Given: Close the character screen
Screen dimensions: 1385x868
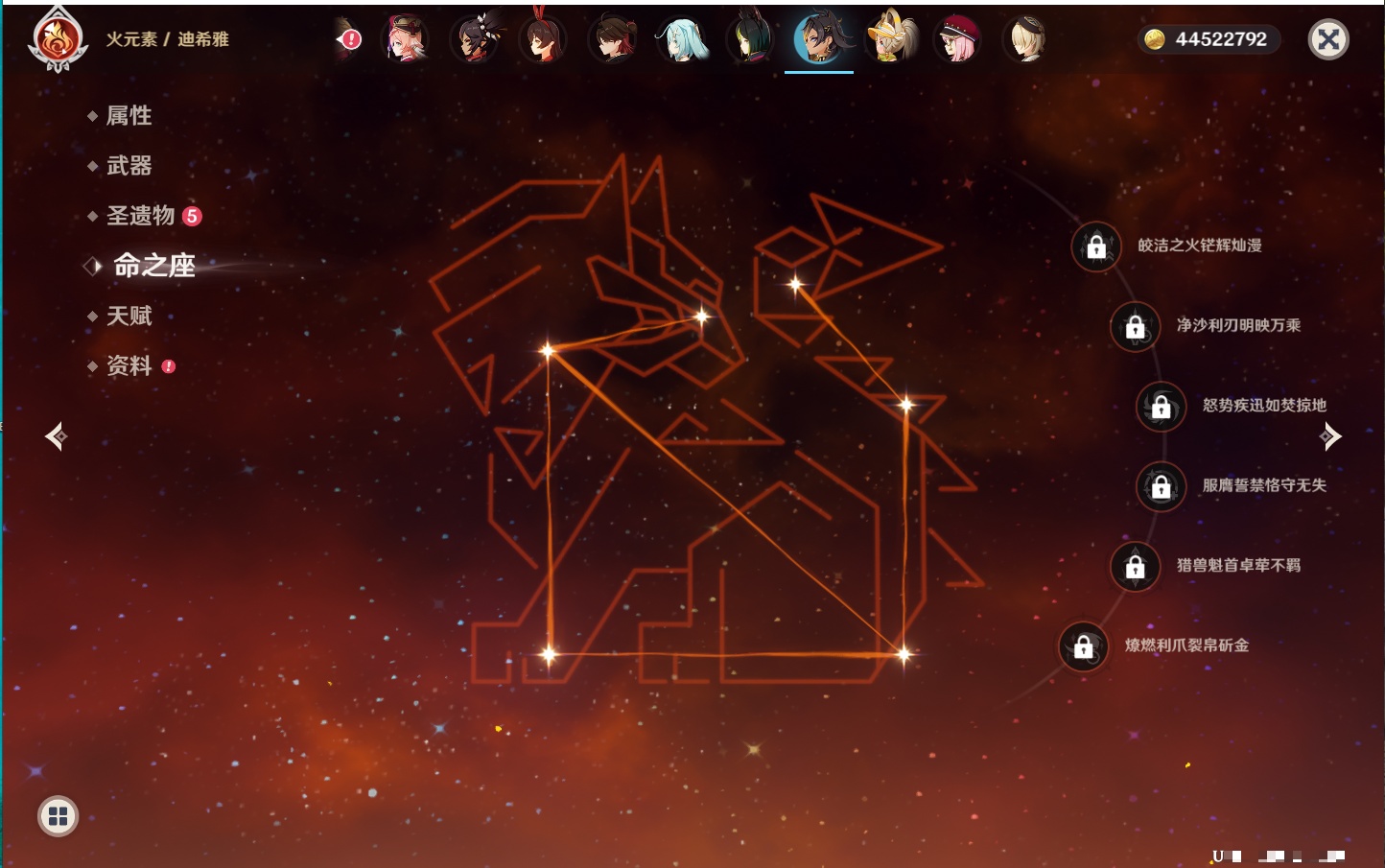Looking at the screenshot, I should [1328, 39].
